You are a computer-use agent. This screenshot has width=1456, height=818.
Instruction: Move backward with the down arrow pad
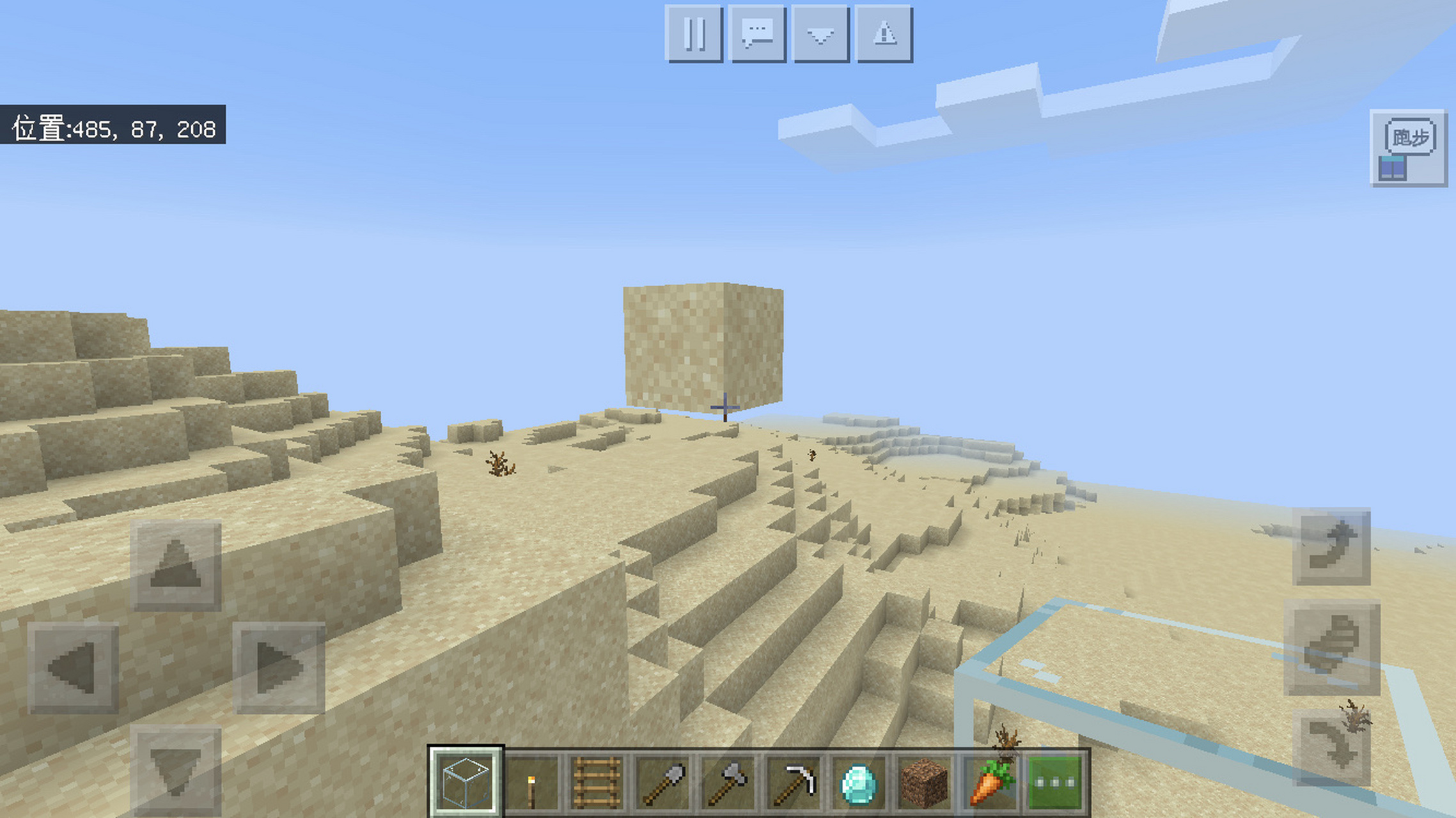(x=176, y=769)
